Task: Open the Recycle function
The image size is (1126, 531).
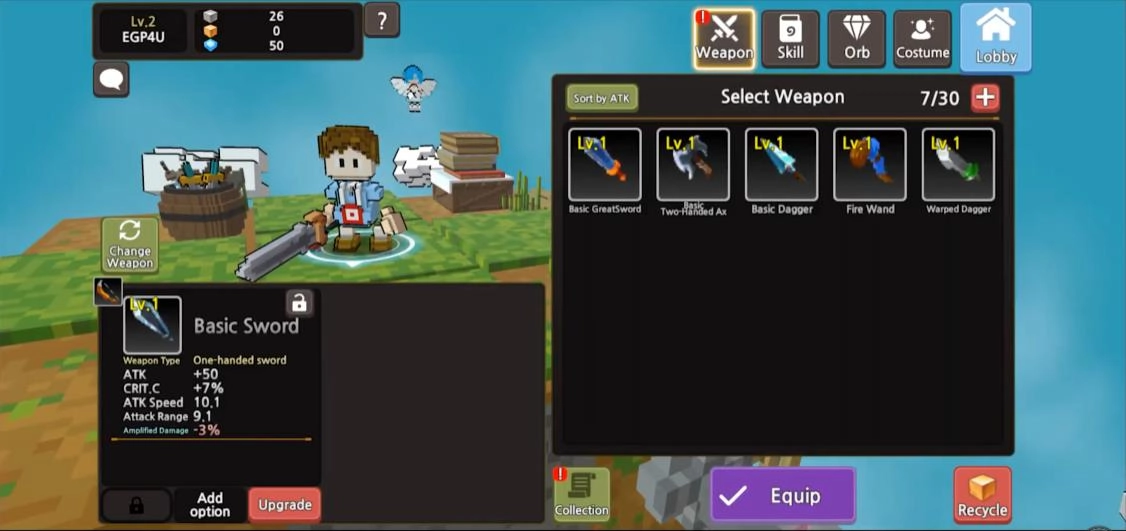Action: pos(982,496)
